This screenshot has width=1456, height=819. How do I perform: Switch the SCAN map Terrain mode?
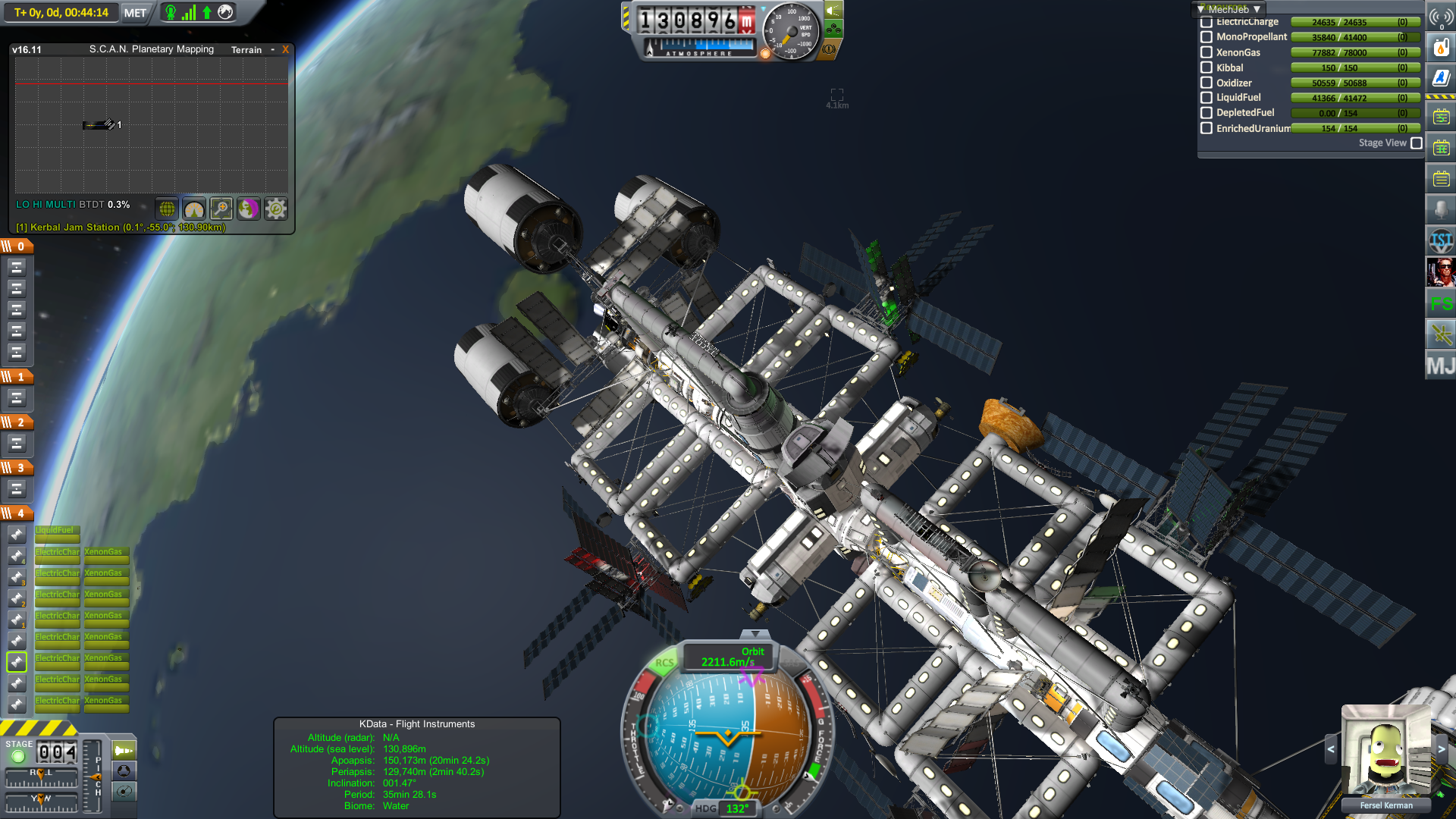246,49
